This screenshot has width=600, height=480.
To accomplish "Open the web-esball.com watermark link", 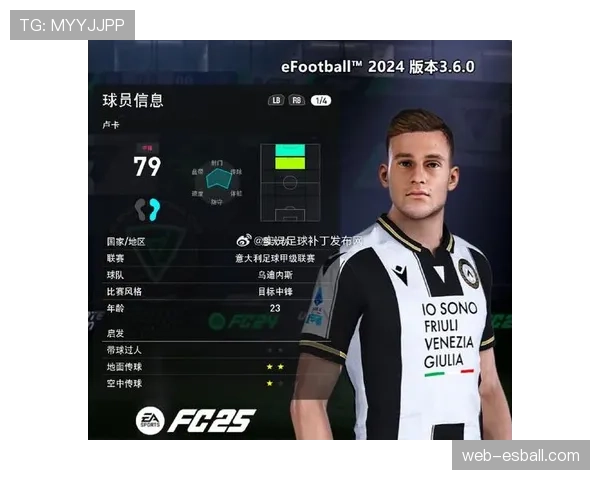I will [520, 456].
